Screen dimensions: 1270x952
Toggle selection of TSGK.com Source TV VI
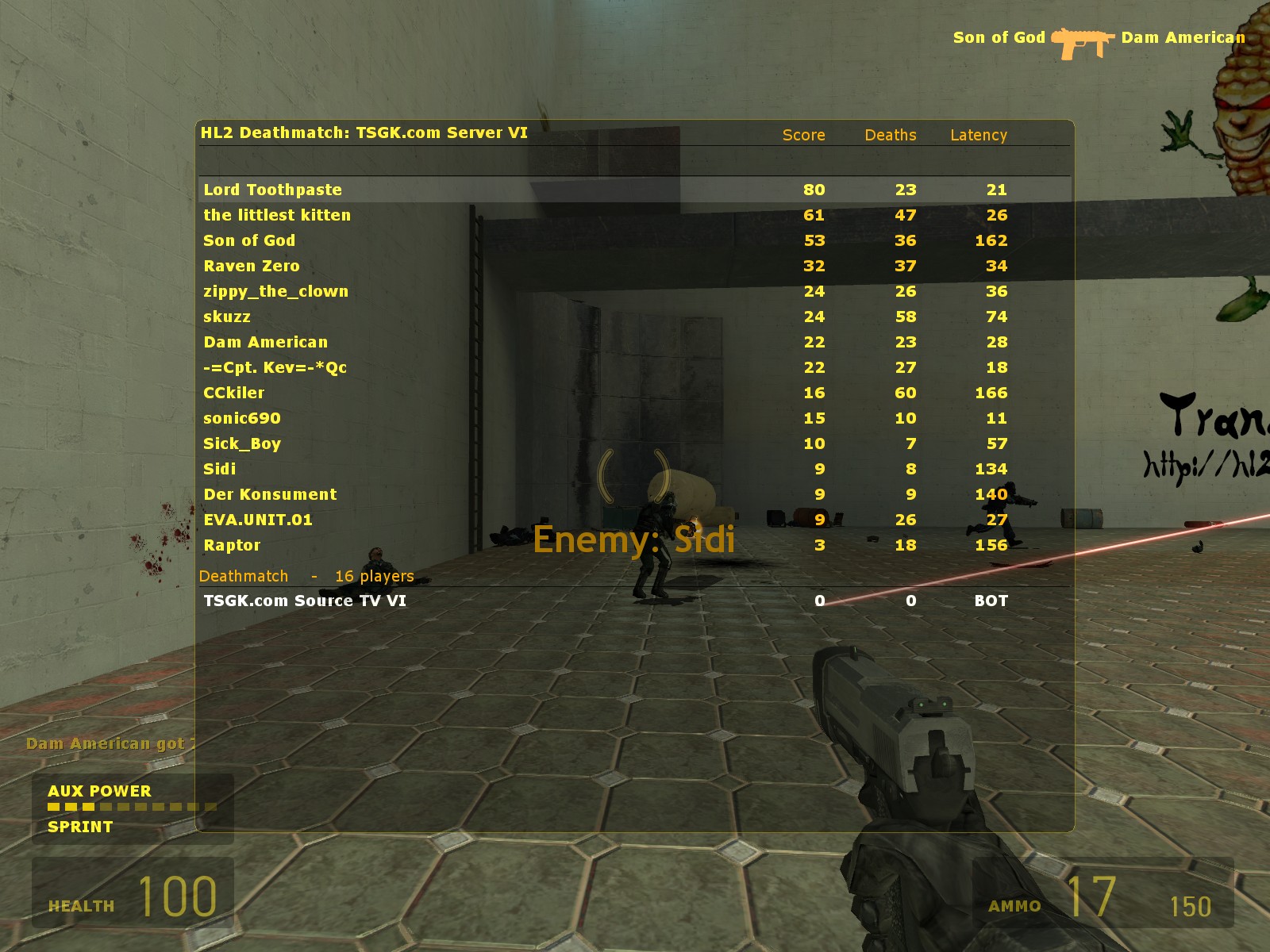(x=306, y=601)
